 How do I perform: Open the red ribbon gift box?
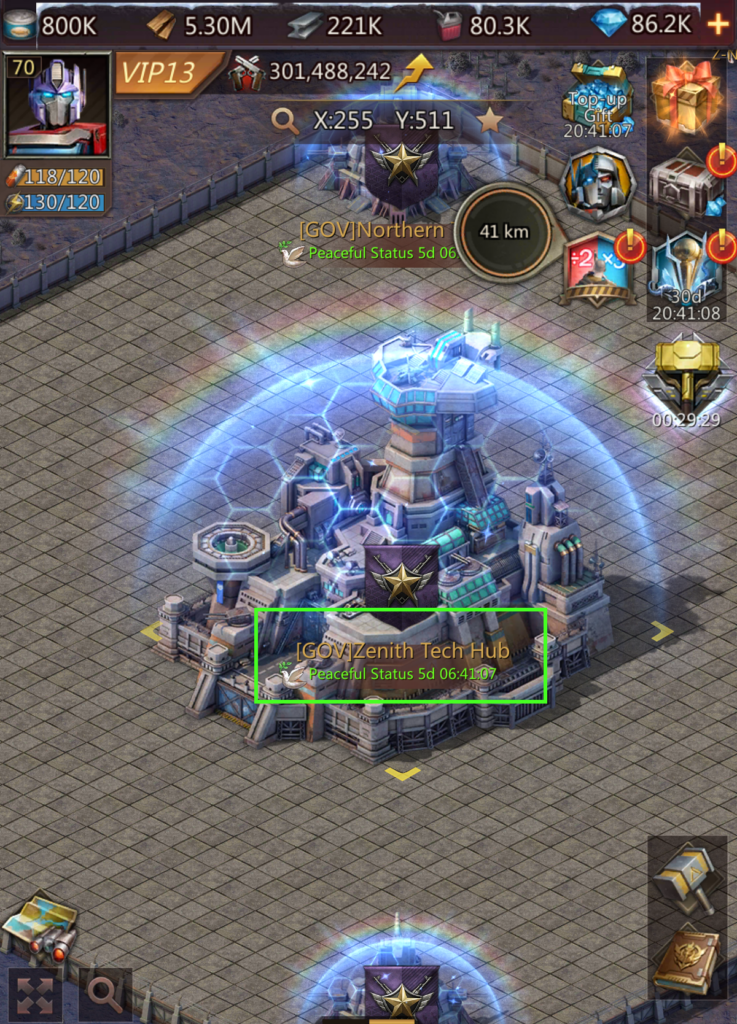(x=685, y=97)
